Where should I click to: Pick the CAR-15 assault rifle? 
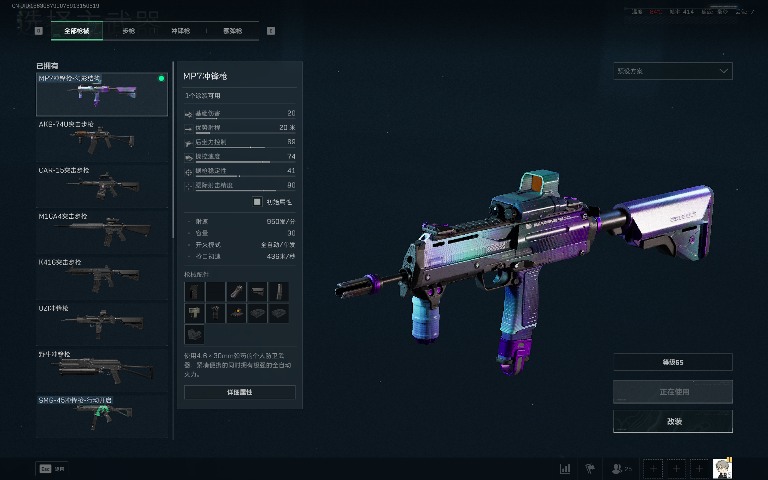[102, 186]
